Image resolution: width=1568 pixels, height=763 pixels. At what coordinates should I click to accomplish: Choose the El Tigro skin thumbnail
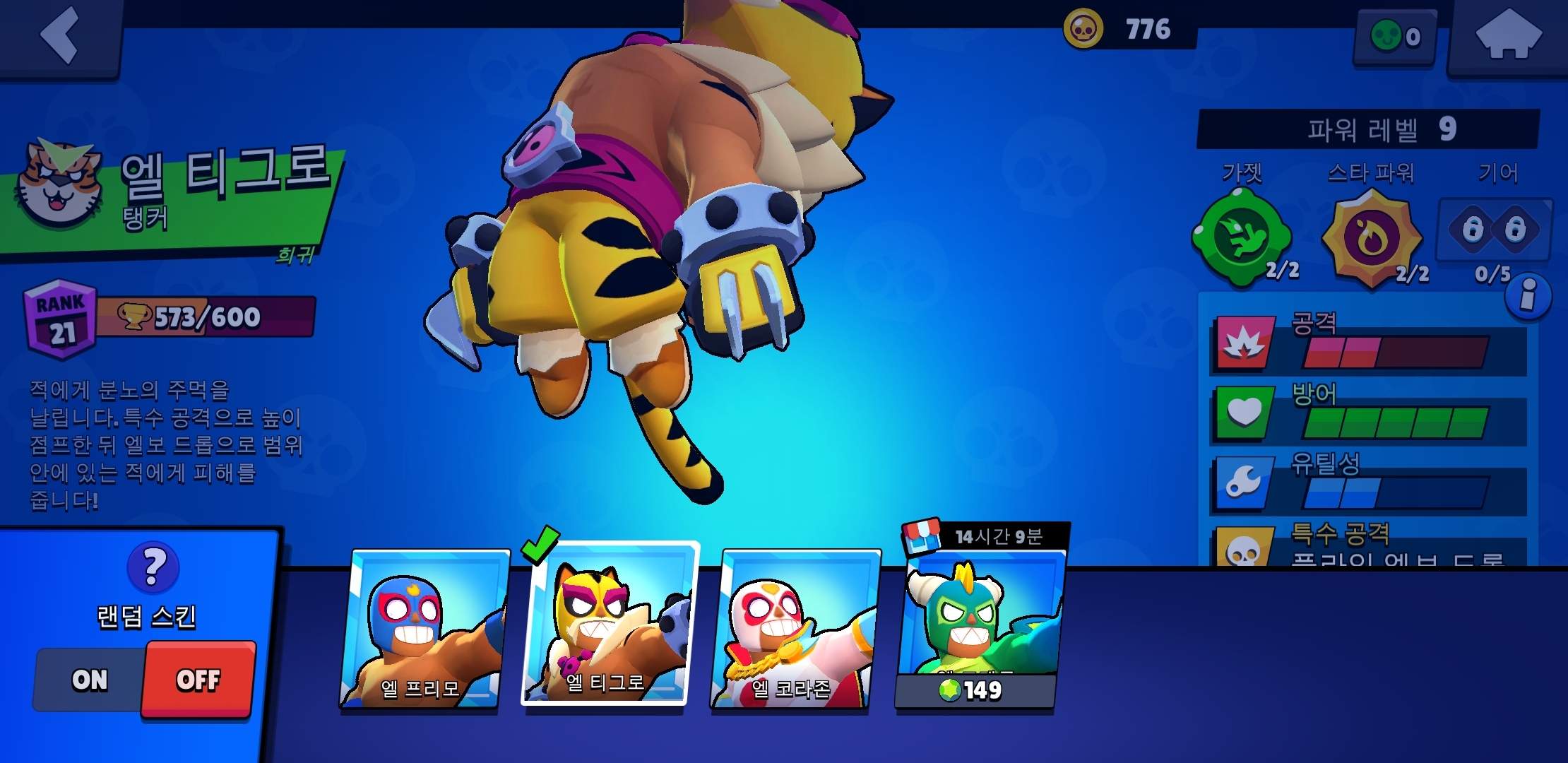(609, 625)
